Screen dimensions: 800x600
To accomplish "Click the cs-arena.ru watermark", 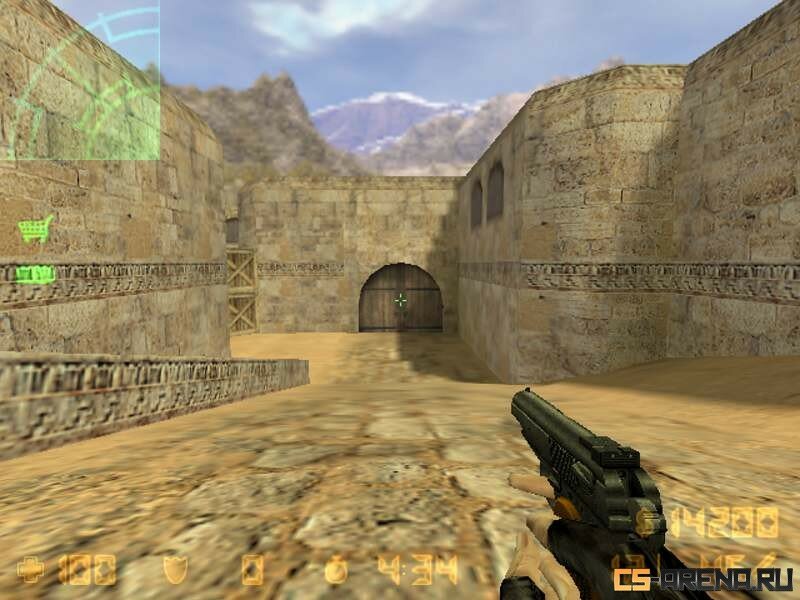I will pos(704,579).
